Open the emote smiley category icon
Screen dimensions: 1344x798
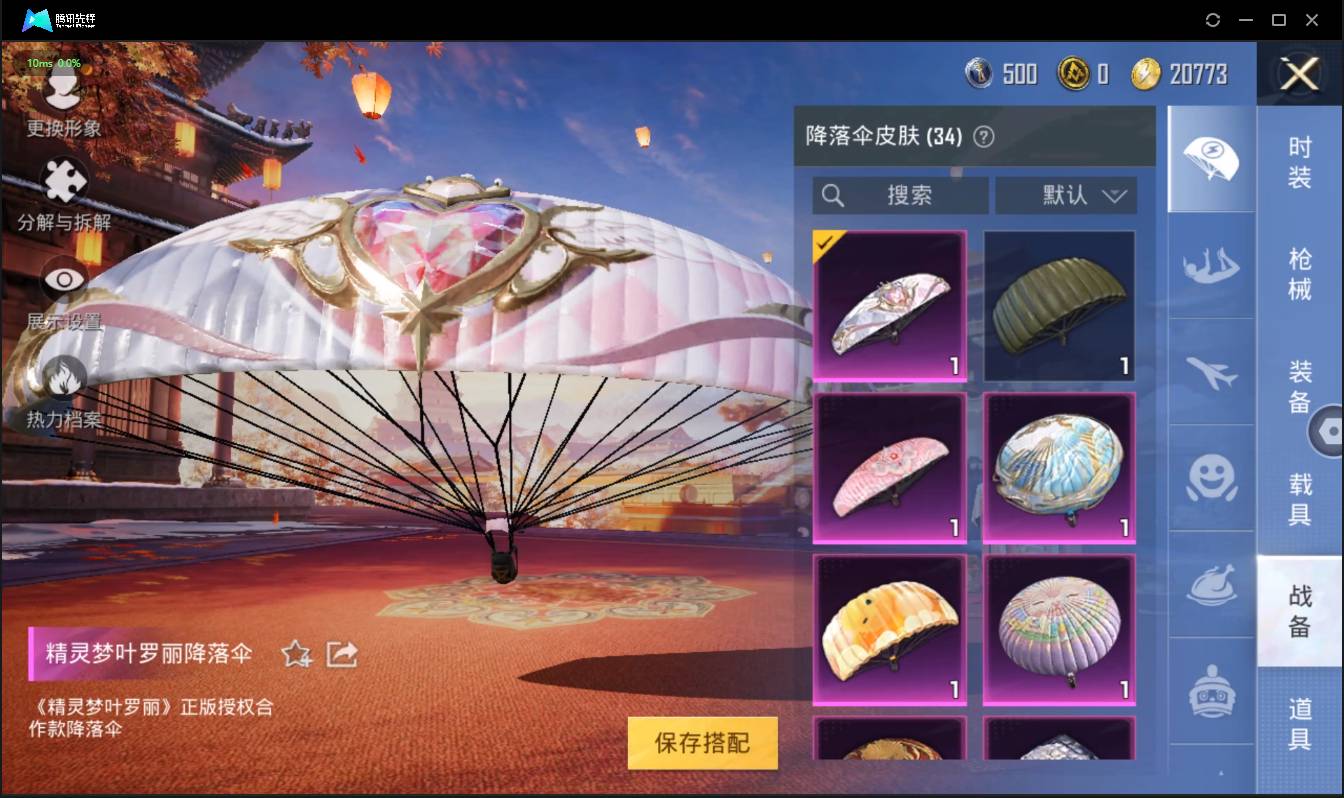[1211, 480]
